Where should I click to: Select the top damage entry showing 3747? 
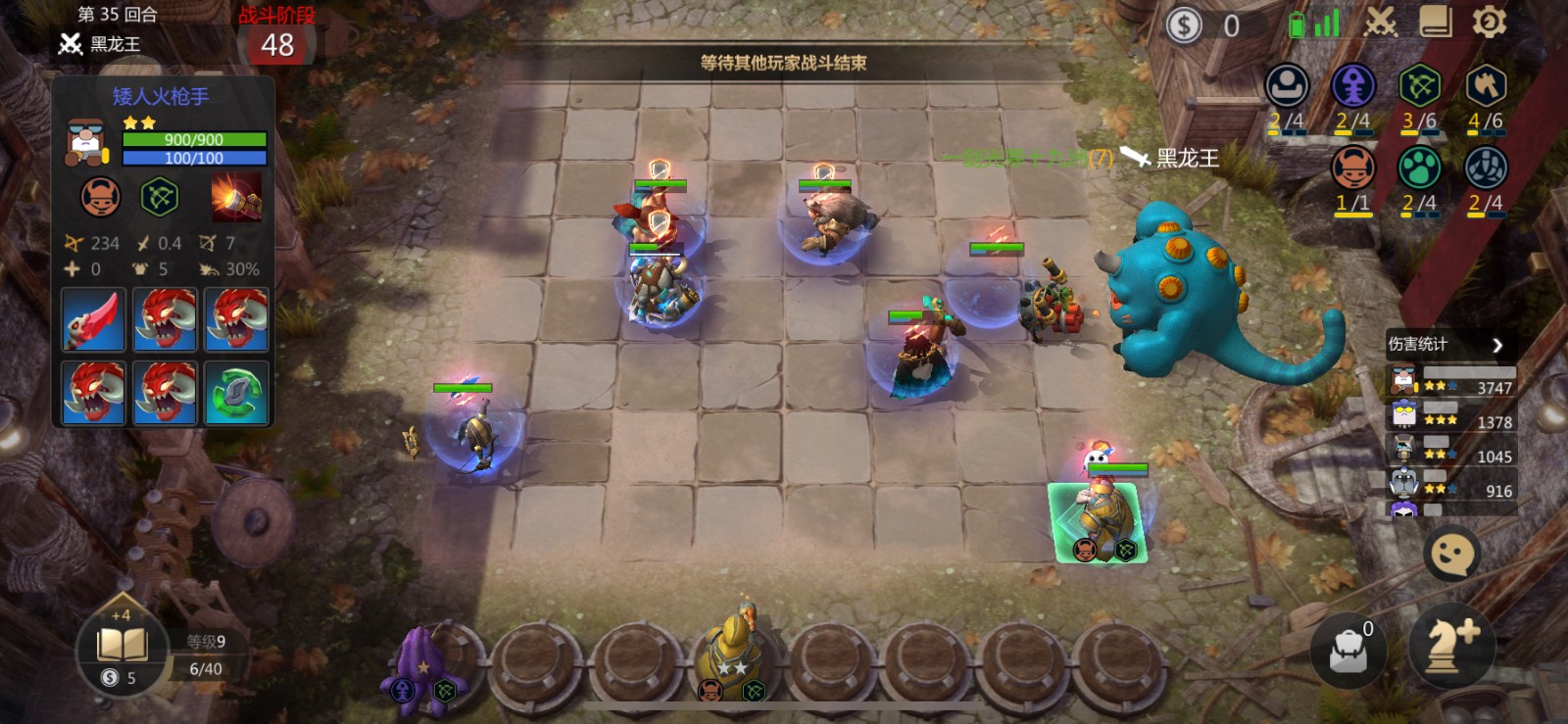coord(1450,386)
